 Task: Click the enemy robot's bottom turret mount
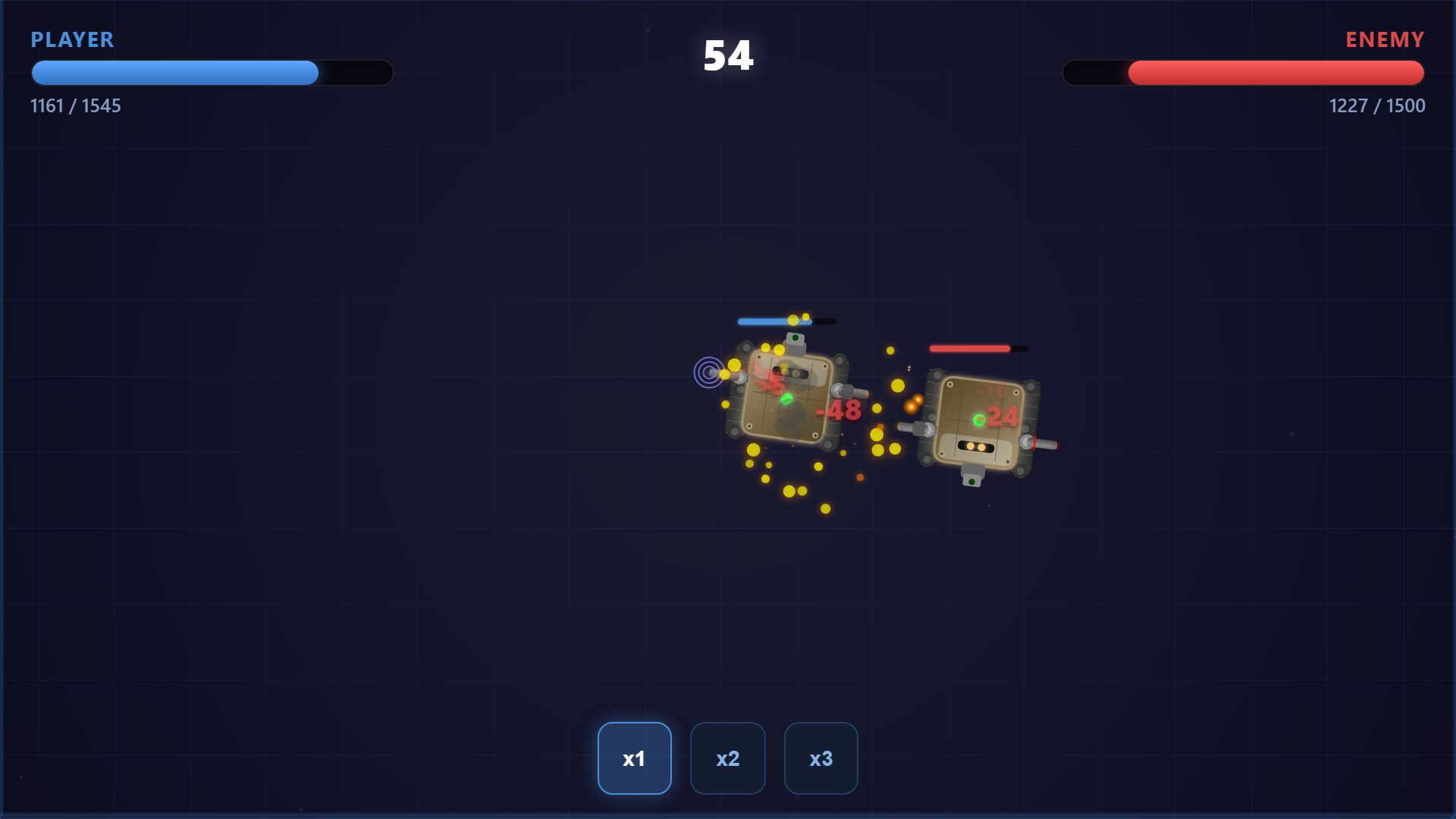click(x=972, y=476)
